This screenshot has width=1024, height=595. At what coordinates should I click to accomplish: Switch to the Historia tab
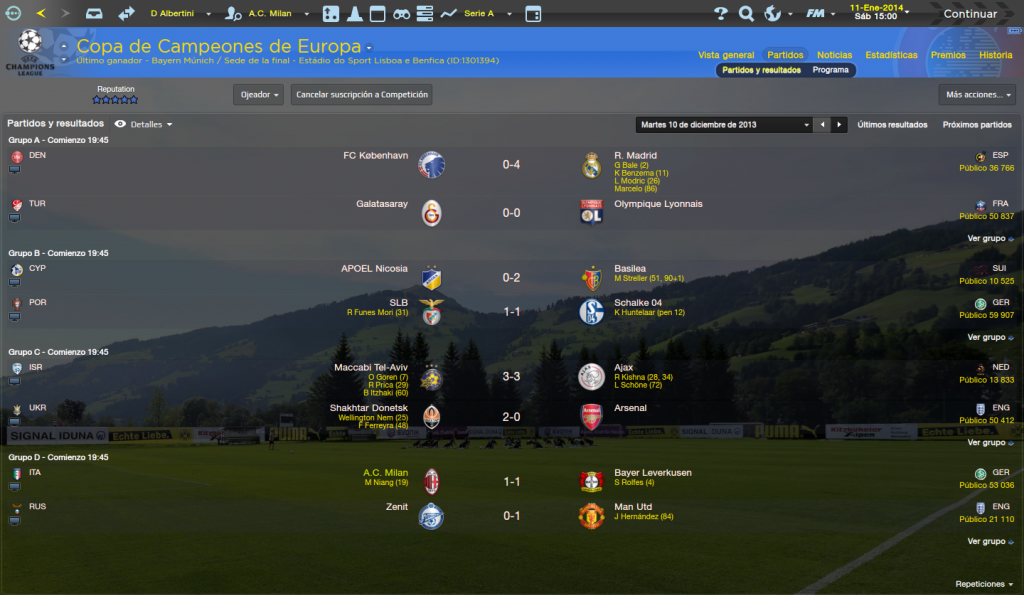click(995, 55)
